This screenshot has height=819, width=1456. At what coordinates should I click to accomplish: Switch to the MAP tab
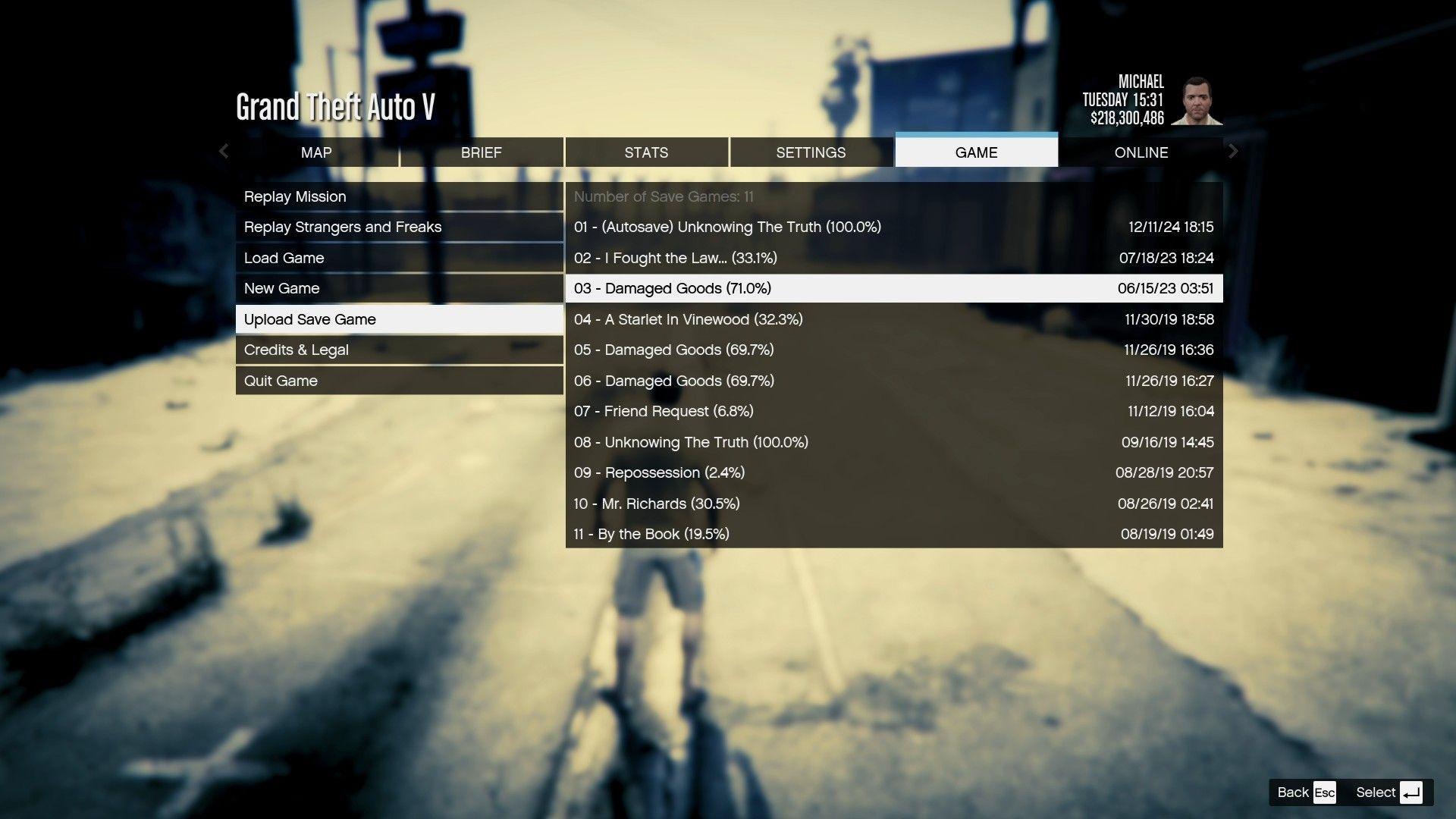tap(315, 152)
